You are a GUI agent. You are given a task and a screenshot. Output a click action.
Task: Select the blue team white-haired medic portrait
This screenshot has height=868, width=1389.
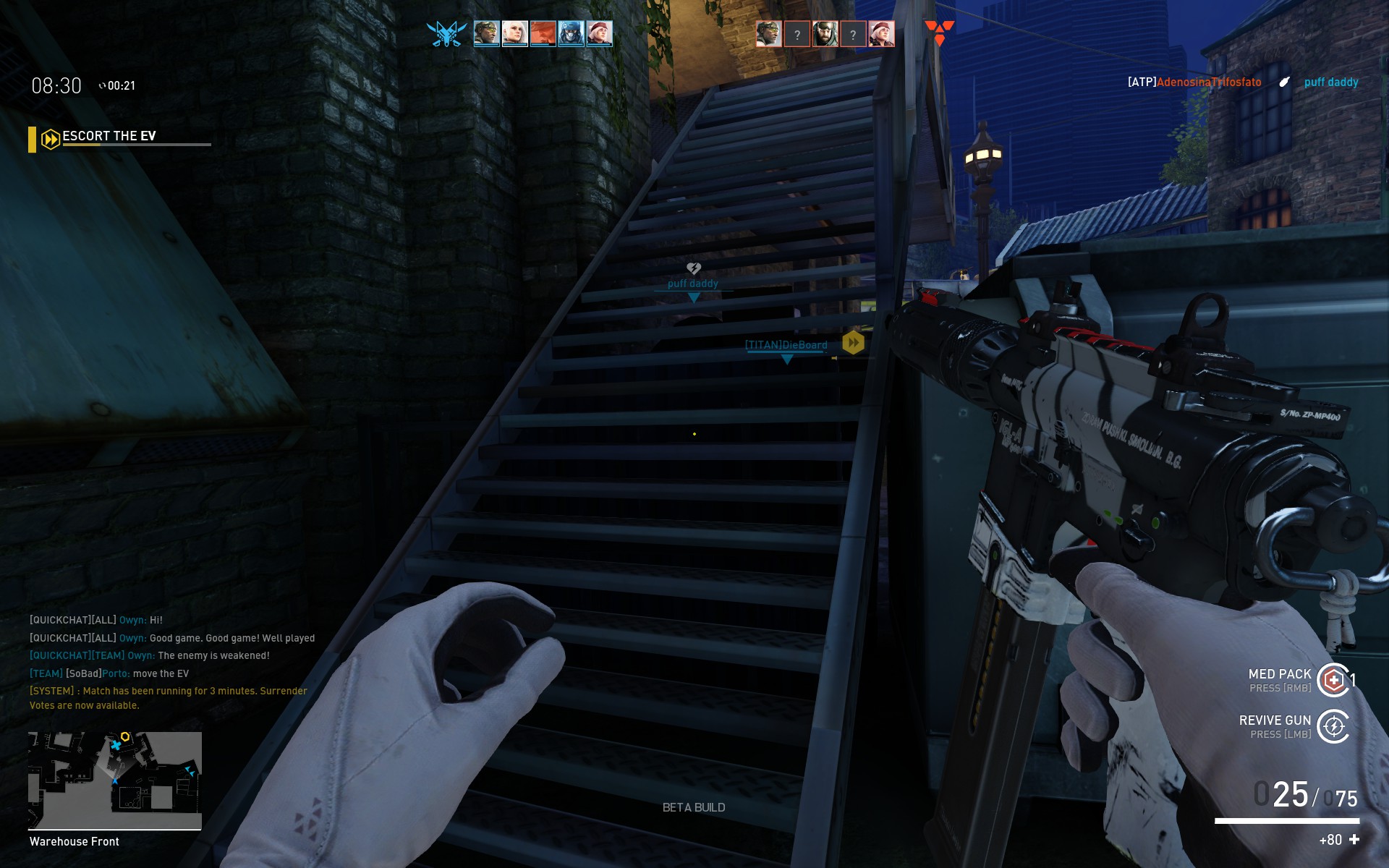coord(514,33)
